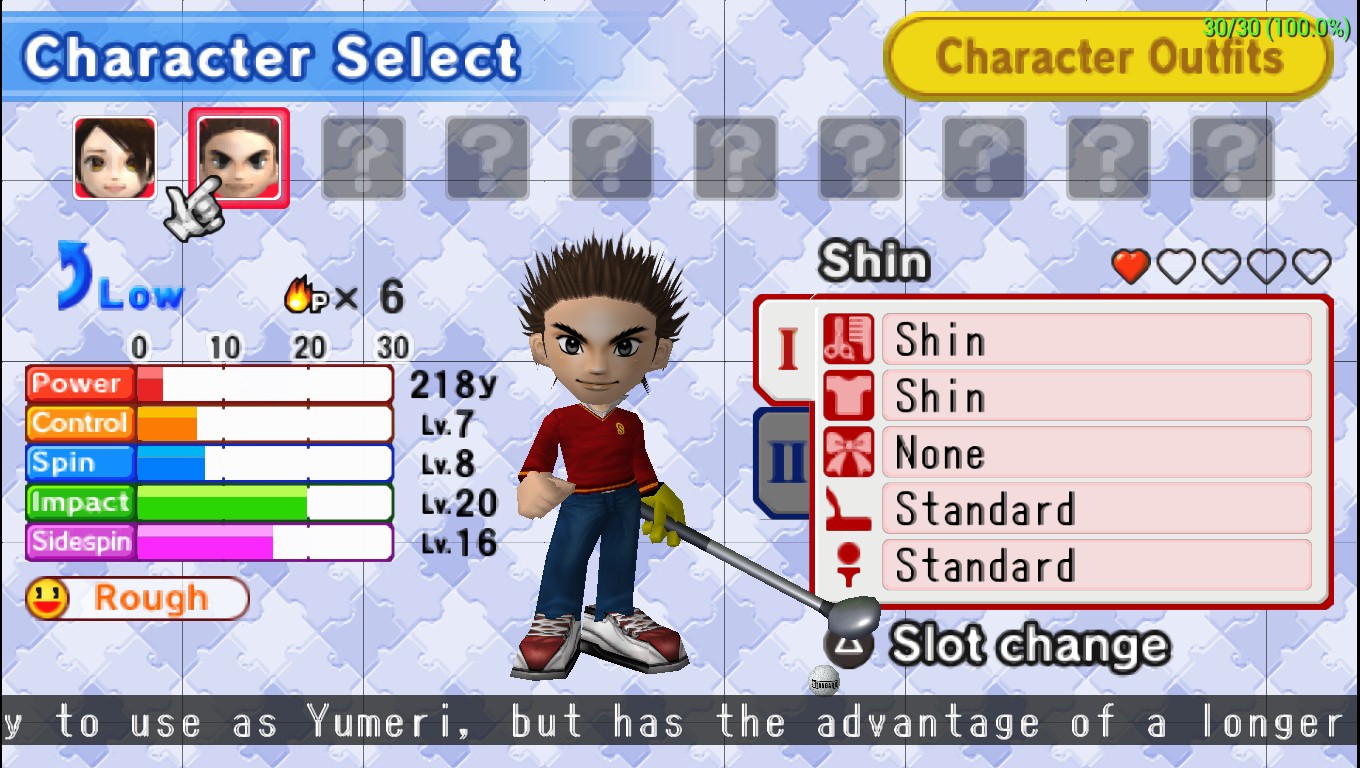Select the Yumeri character portrait
The width and height of the screenshot is (1360, 768).
click(115, 158)
